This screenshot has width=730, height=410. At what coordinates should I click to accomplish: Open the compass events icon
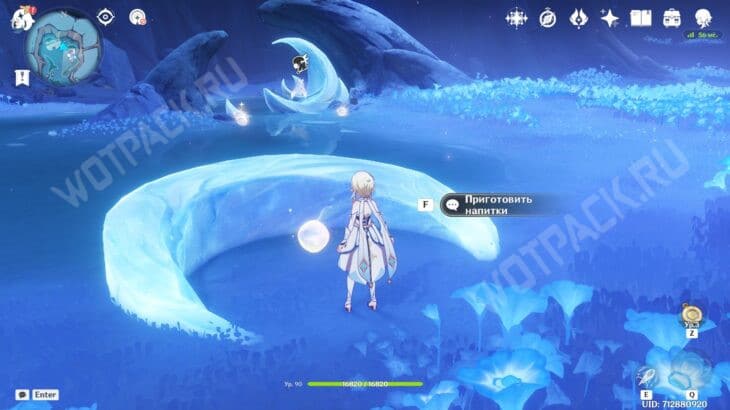pyautogui.click(x=547, y=18)
